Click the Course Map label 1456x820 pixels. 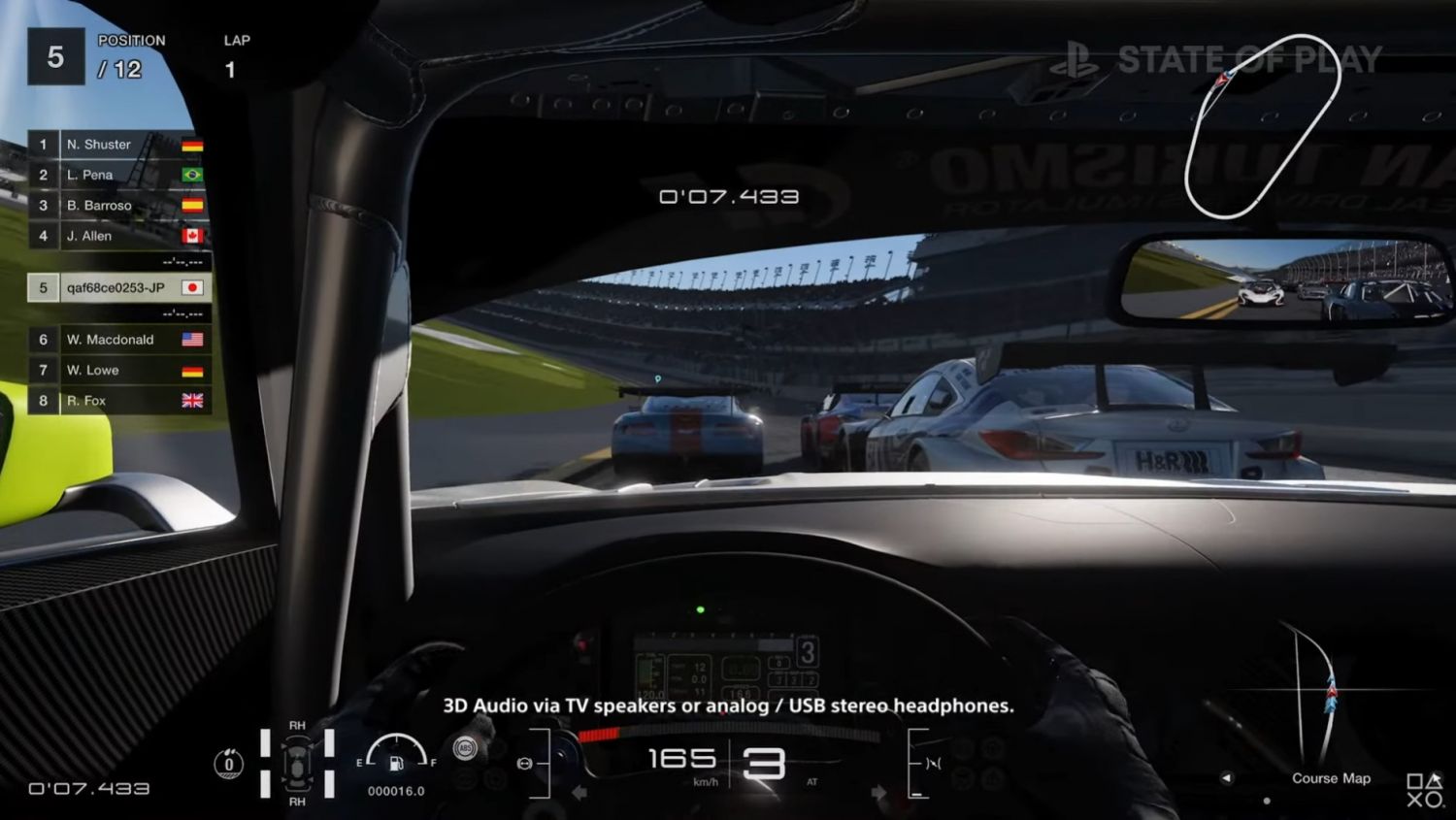(1331, 778)
